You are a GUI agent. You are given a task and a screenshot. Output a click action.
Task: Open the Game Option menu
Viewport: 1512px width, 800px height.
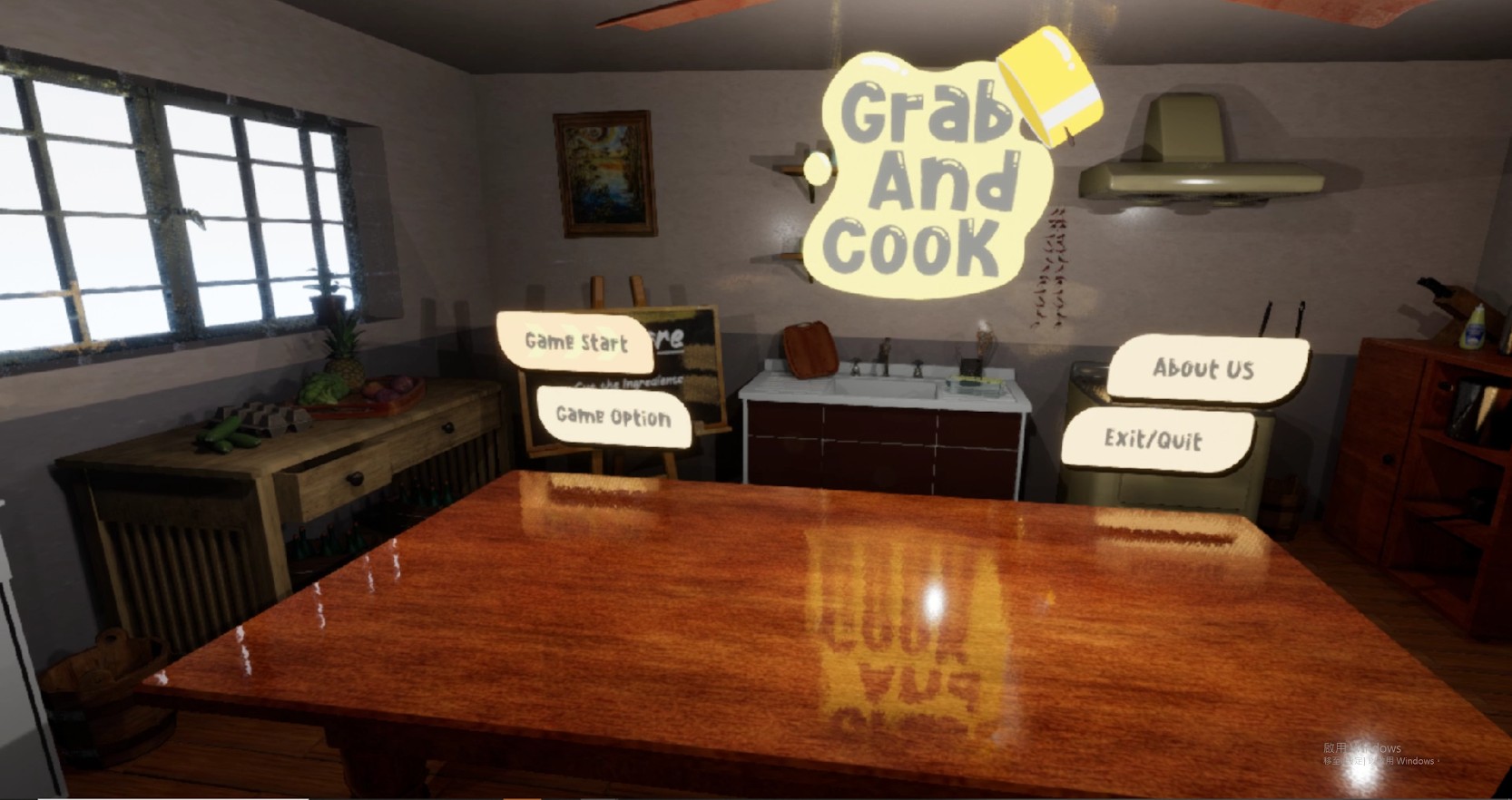point(614,416)
